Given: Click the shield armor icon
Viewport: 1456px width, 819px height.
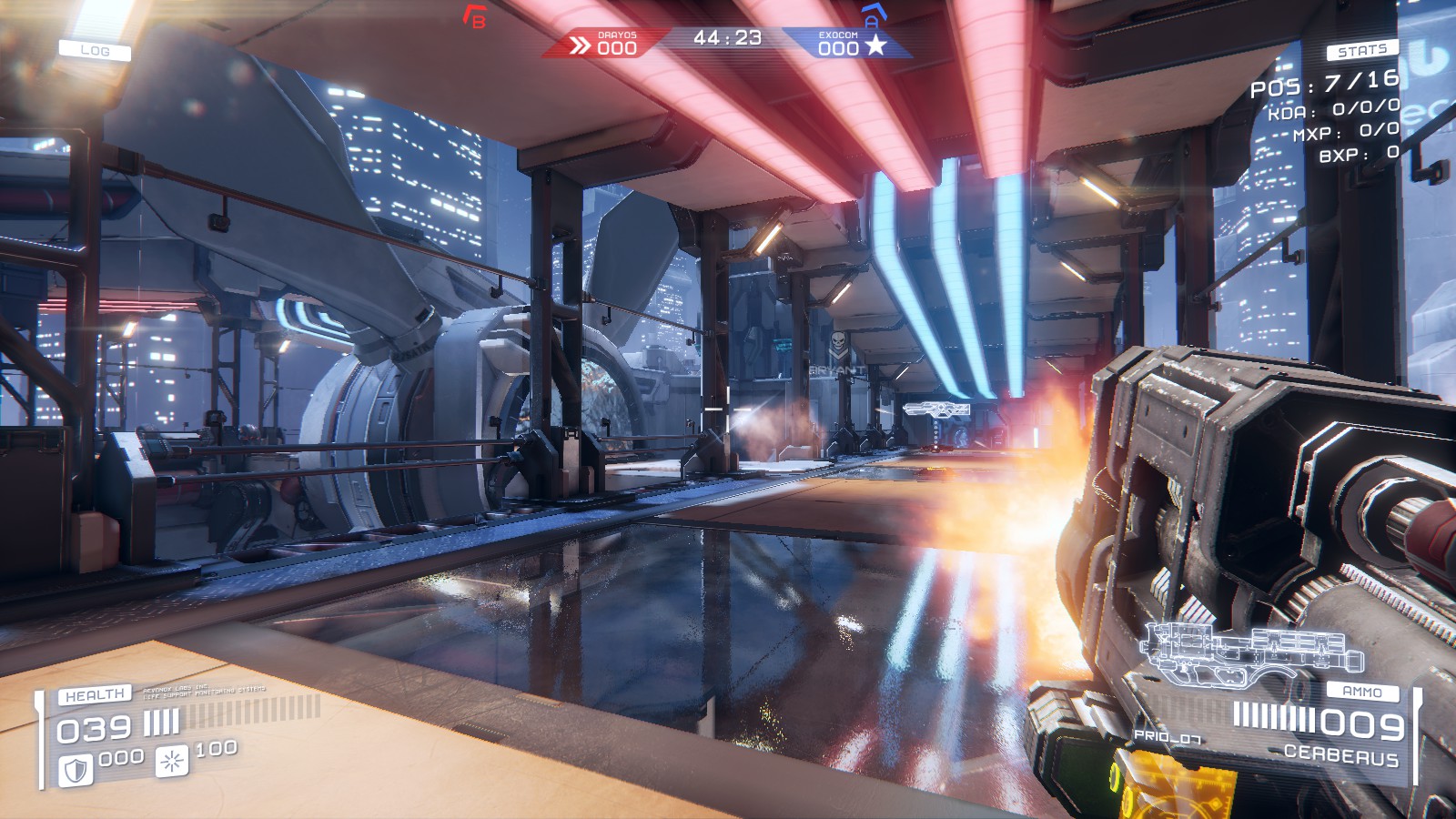Looking at the screenshot, I should pos(76,770).
